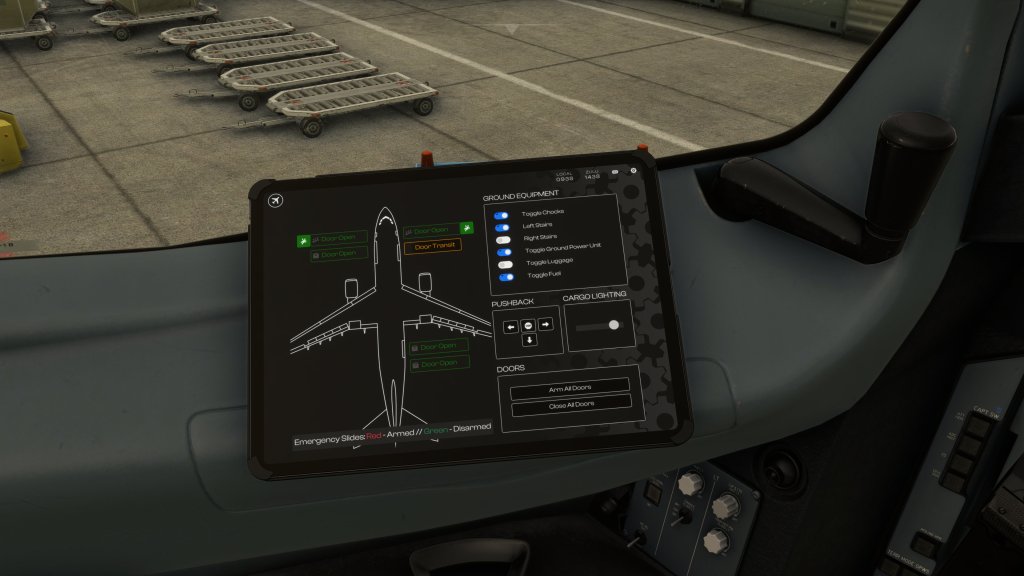Viewport: 1024px width, 576px height.
Task: Switch off the Left Stairs toggle
Action: [502, 227]
